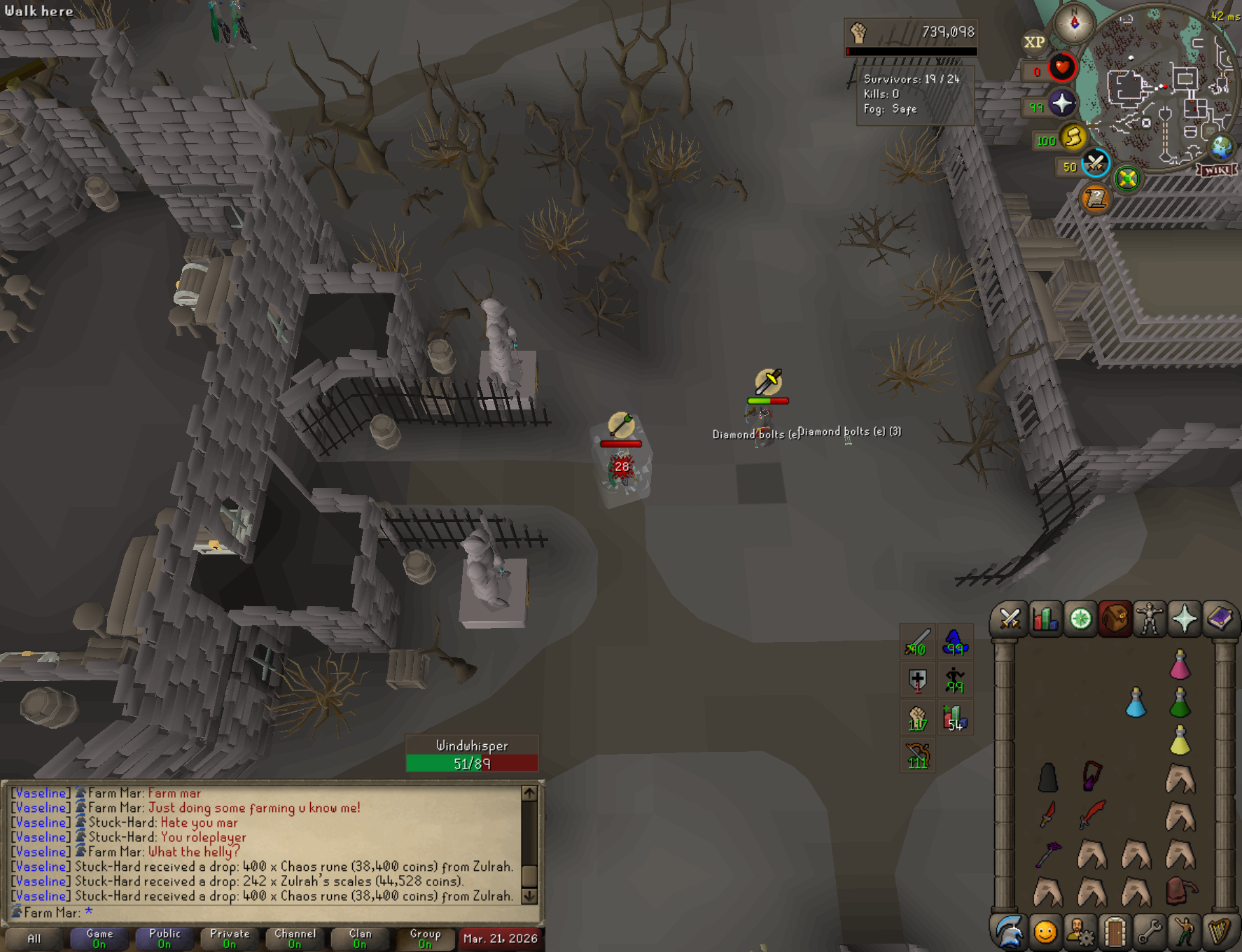Toggle run with the boot orb
Screen dimensions: 1242x952
[x=1073, y=137]
